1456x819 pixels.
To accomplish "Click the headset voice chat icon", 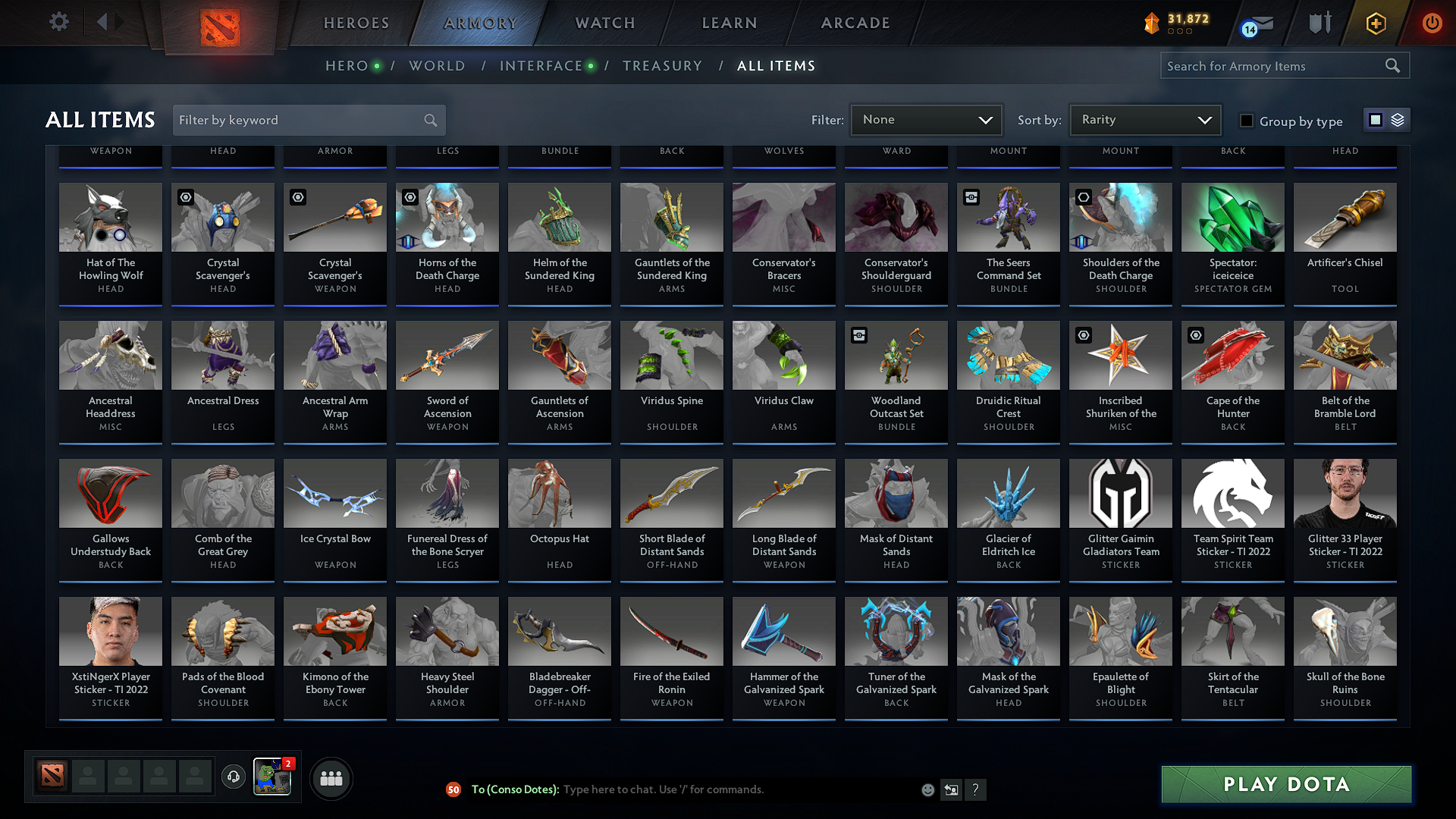I will pyautogui.click(x=234, y=777).
